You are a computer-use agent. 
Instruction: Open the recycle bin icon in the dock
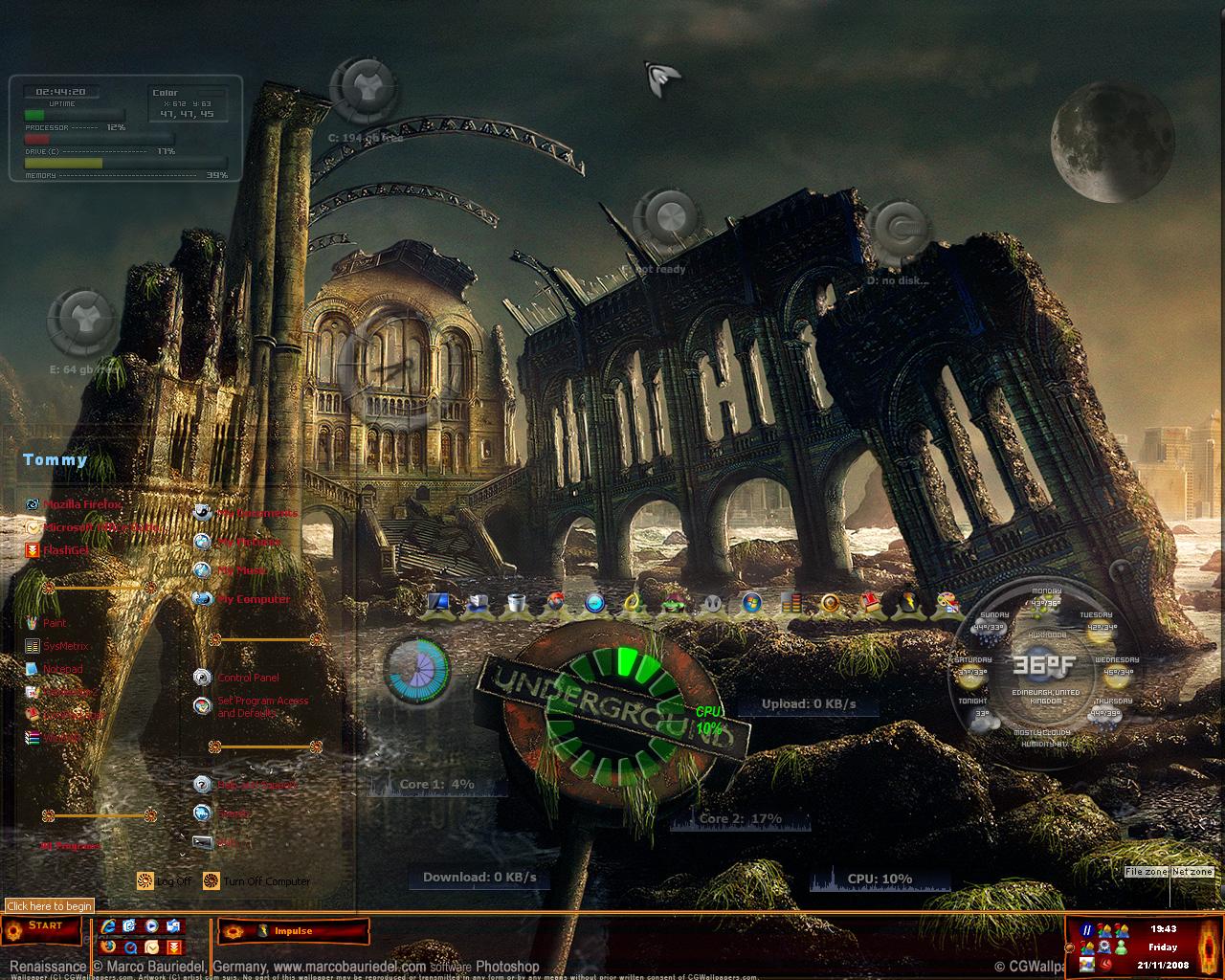(x=516, y=603)
